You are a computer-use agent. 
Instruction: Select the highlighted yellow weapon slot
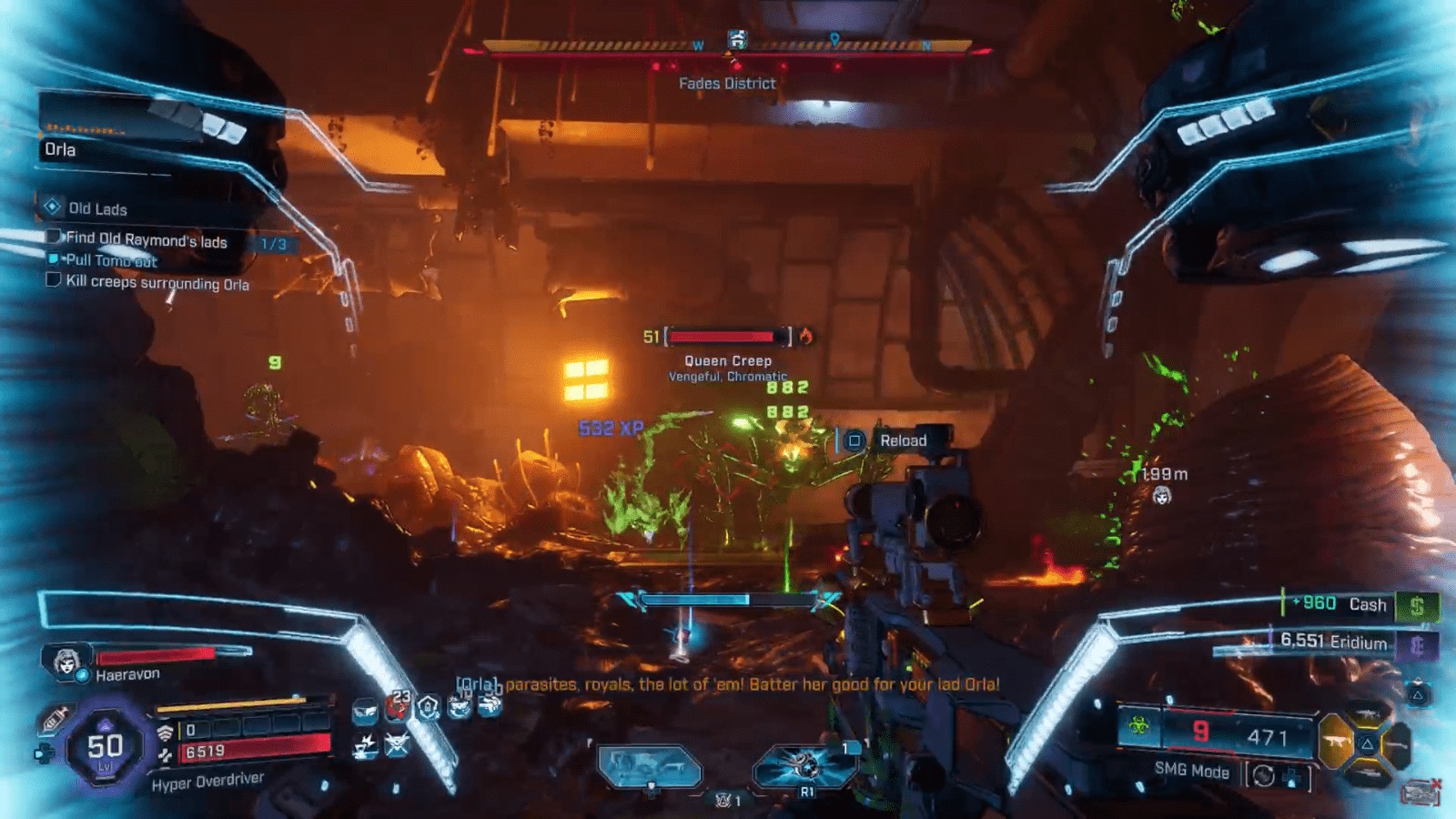coord(1336,742)
